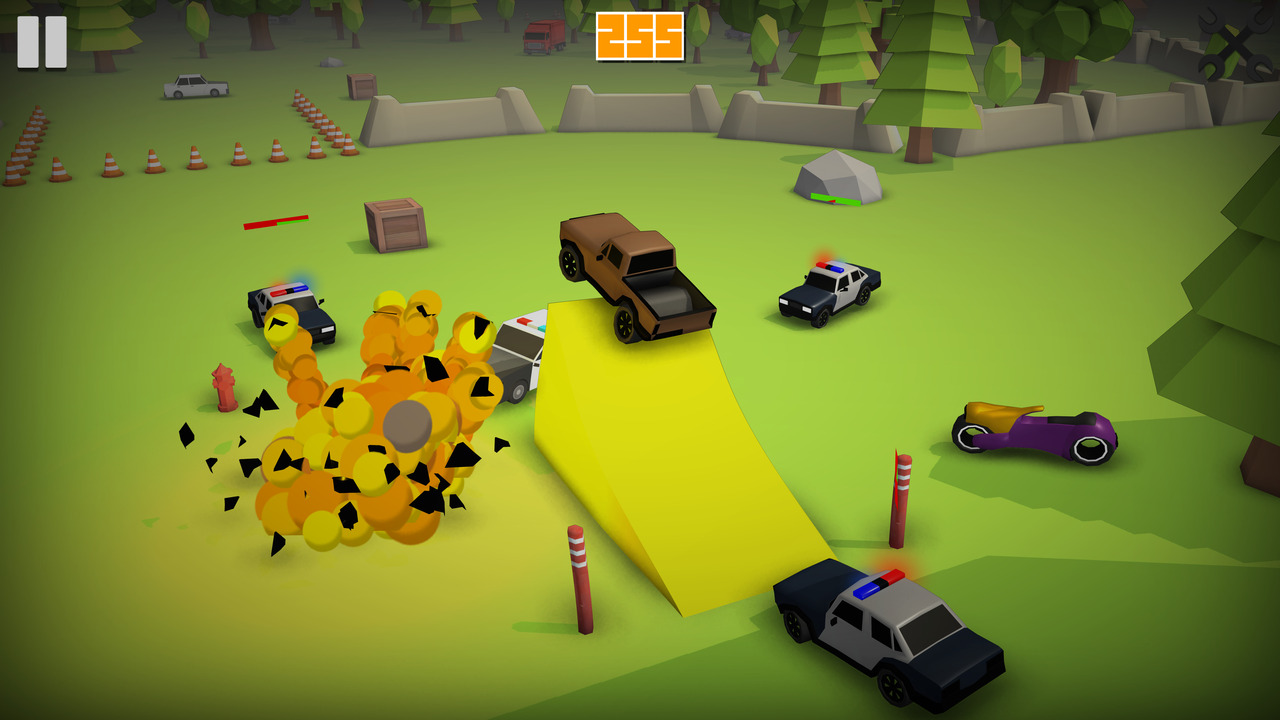Click the red health bar above the hydrant
This screenshot has width=1280, height=720.
[x=275, y=224]
